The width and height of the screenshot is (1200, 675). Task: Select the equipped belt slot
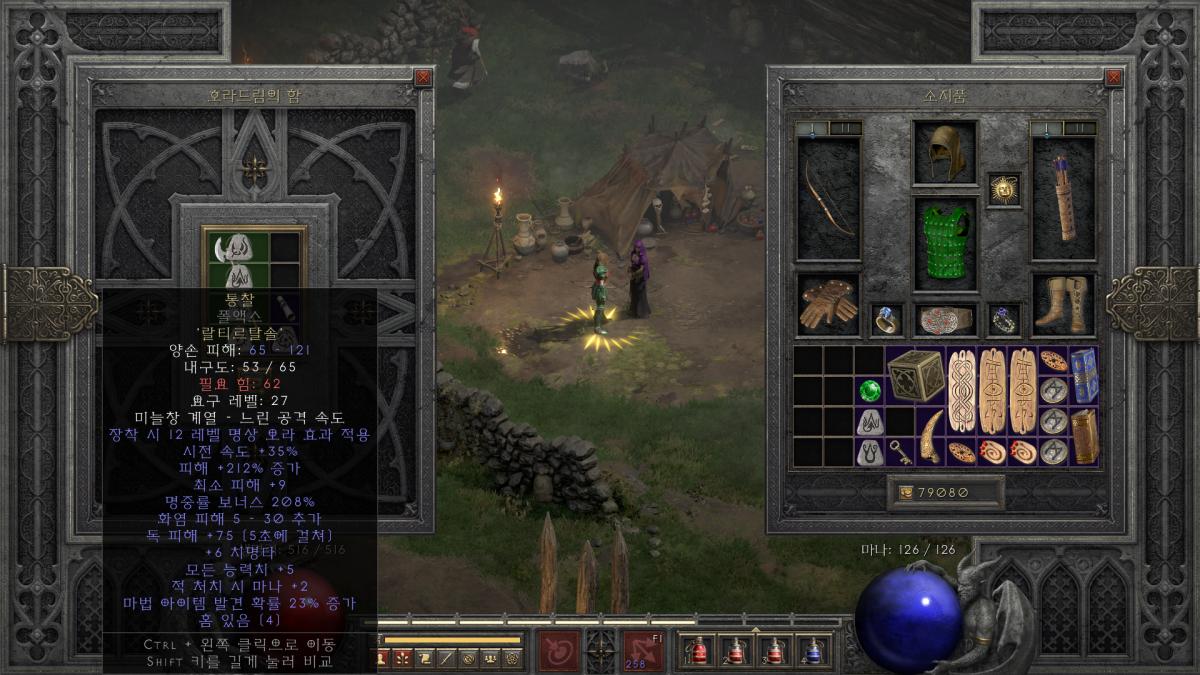click(944, 319)
